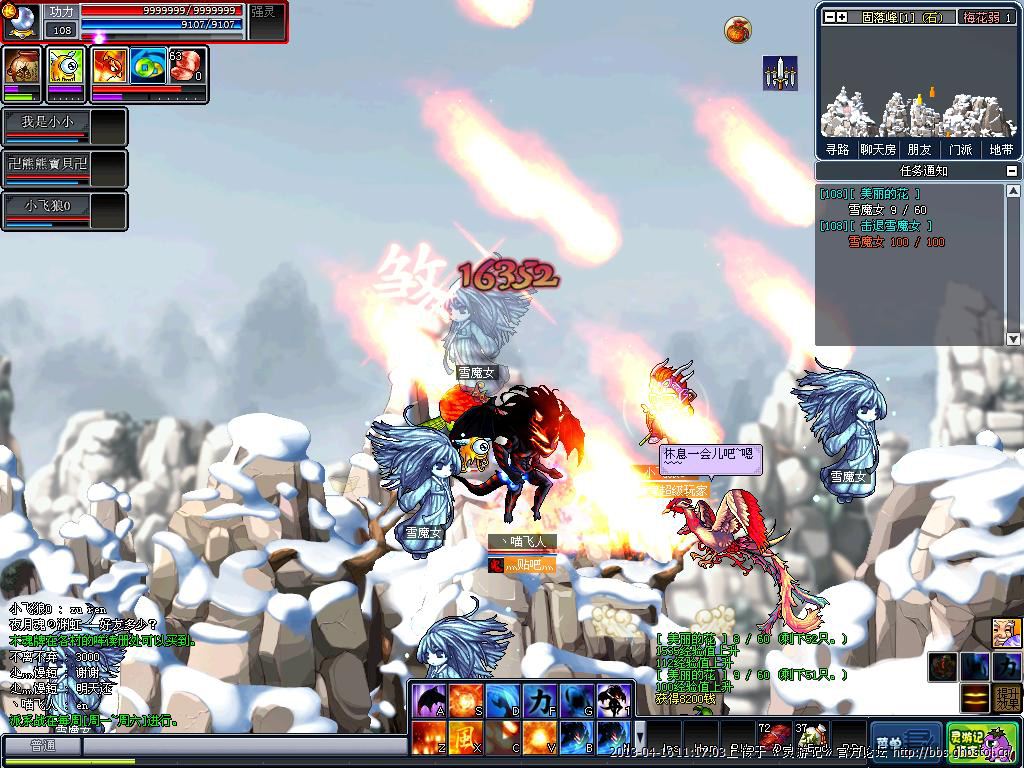1024x768 pixels.
Task: Activate the 力 skill on hotkey F
Action: pos(538,701)
